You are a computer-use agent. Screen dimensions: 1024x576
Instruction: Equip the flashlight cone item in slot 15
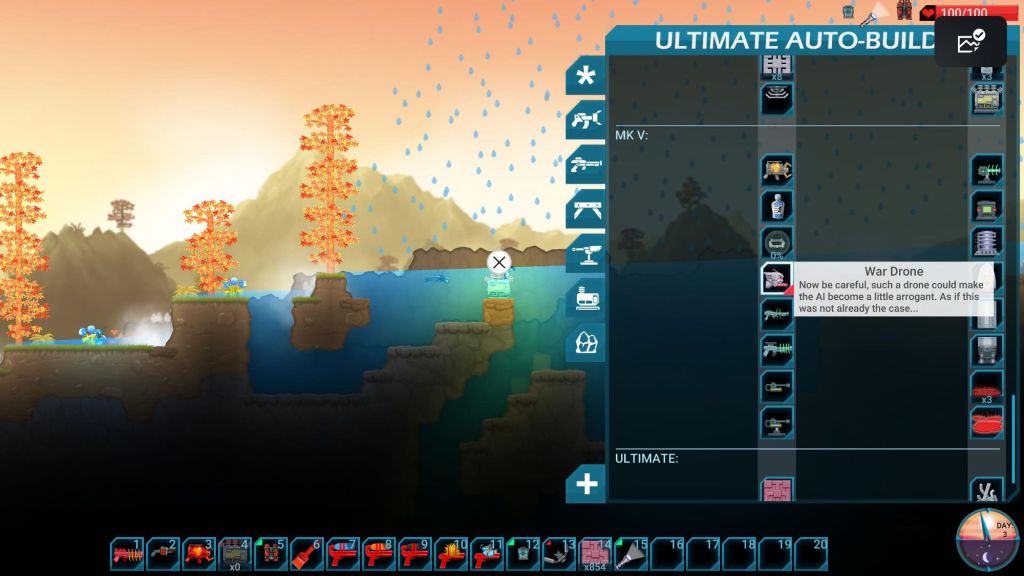pos(632,554)
